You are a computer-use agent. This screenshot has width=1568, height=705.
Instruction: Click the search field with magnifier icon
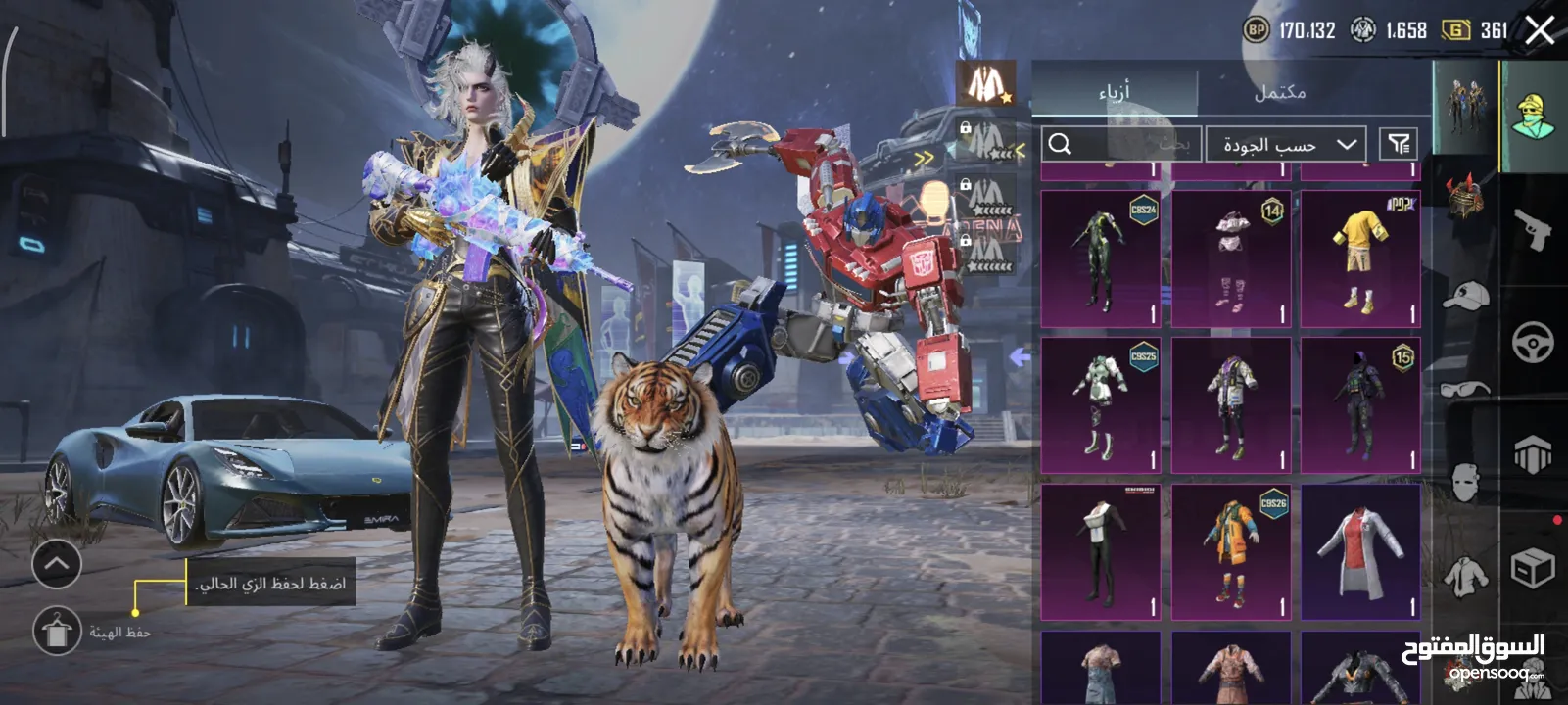point(1120,145)
